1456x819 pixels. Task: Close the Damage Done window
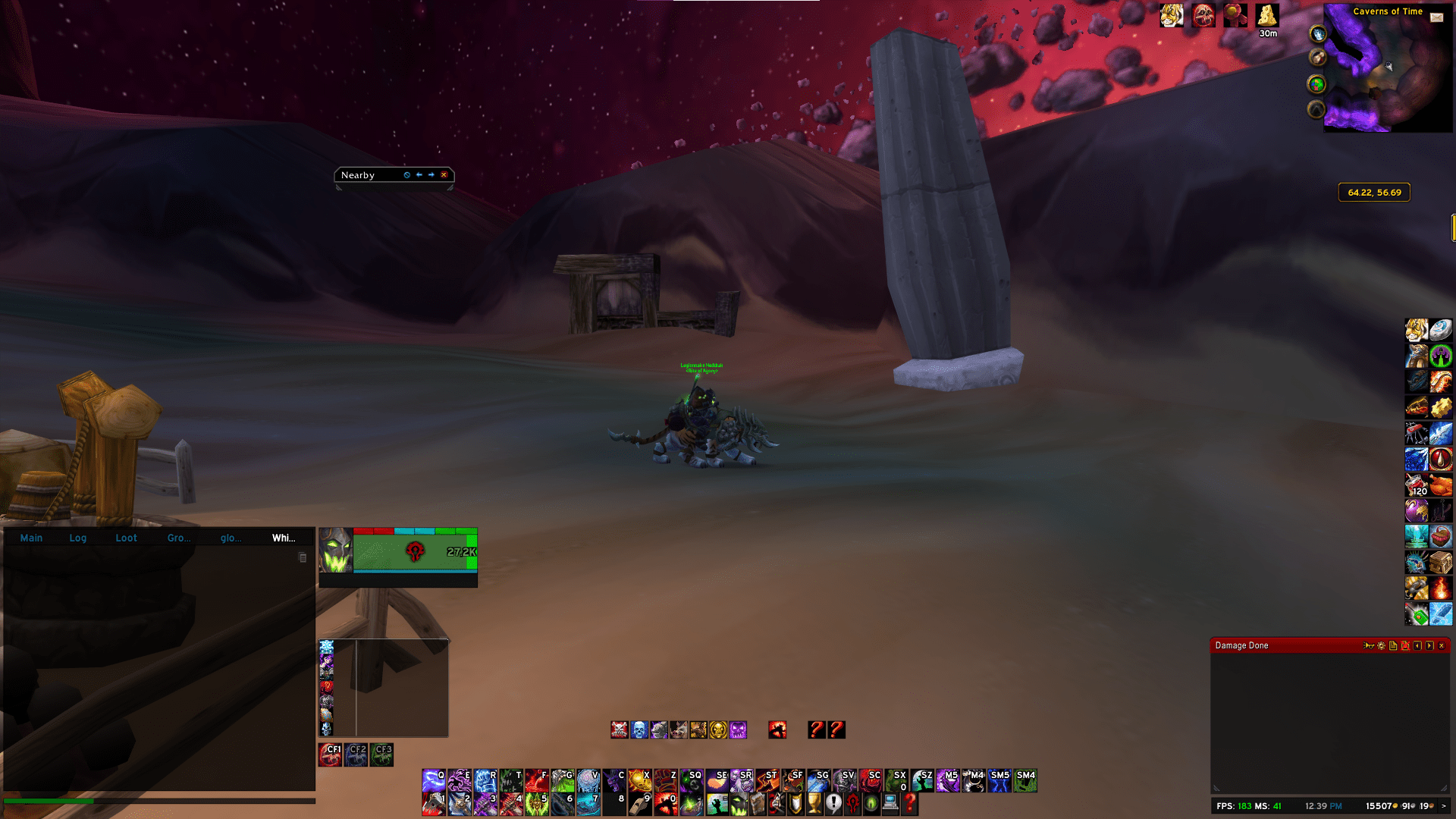point(1442,646)
